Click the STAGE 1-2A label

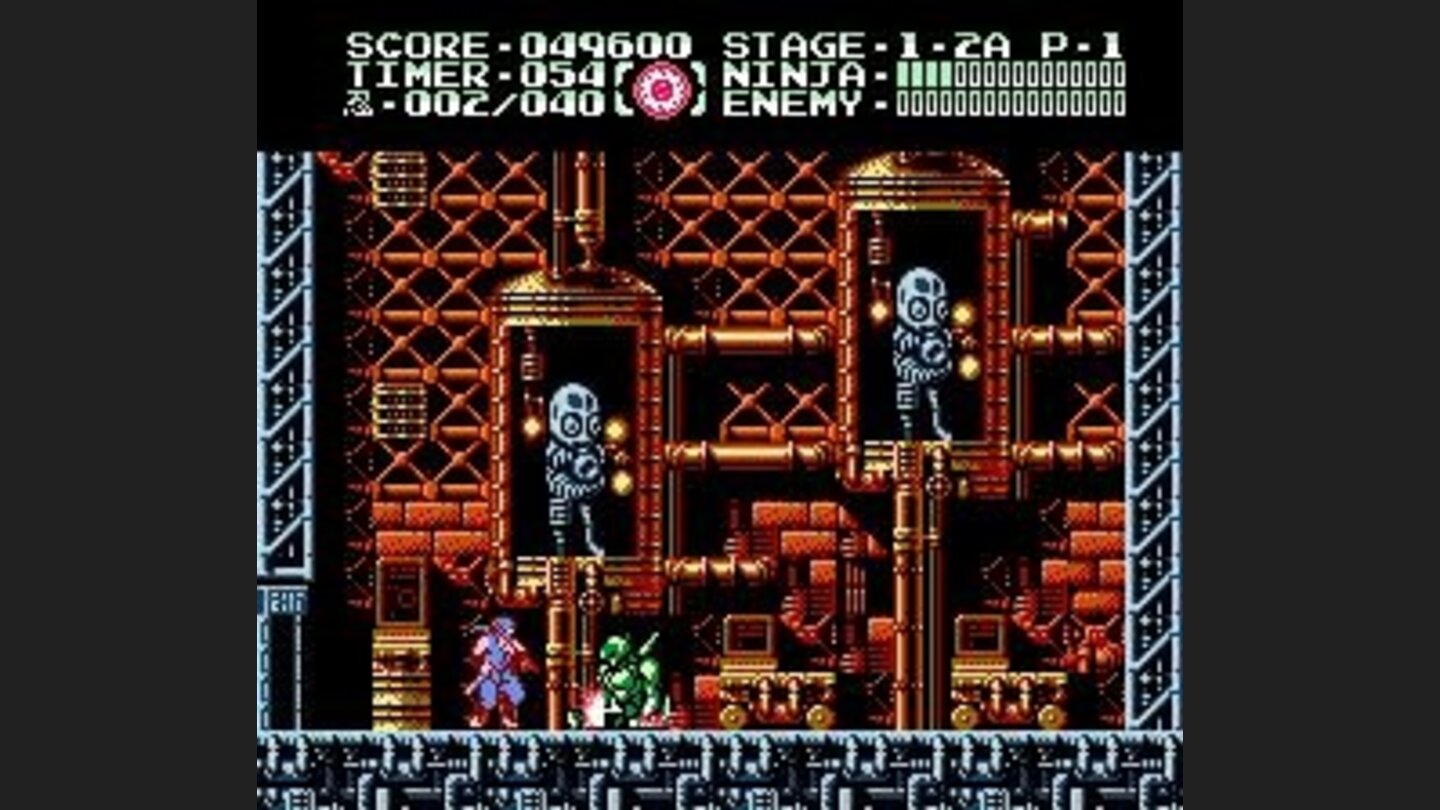tap(860, 44)
